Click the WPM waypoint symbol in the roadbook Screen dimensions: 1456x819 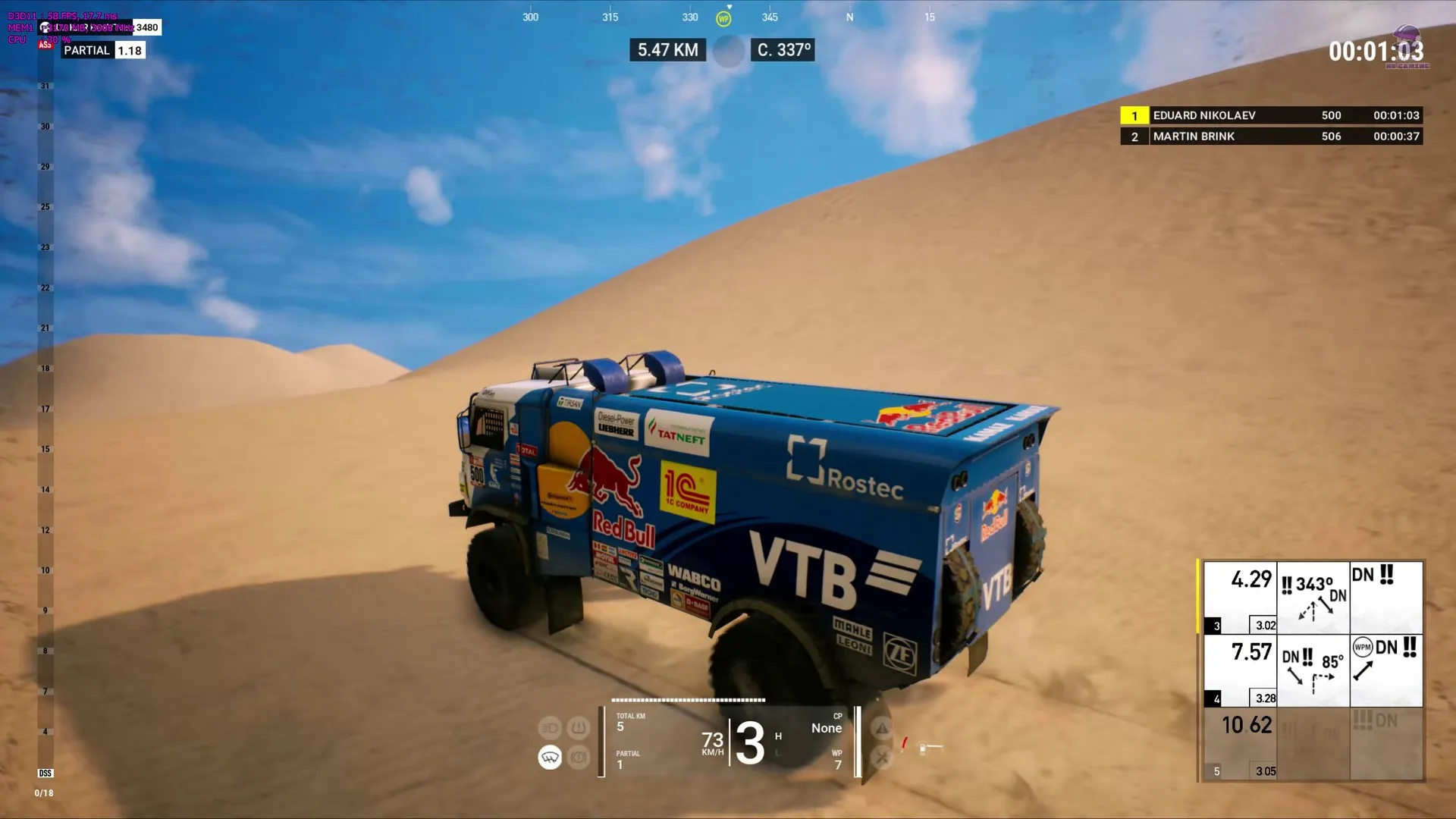[1363, 647]
